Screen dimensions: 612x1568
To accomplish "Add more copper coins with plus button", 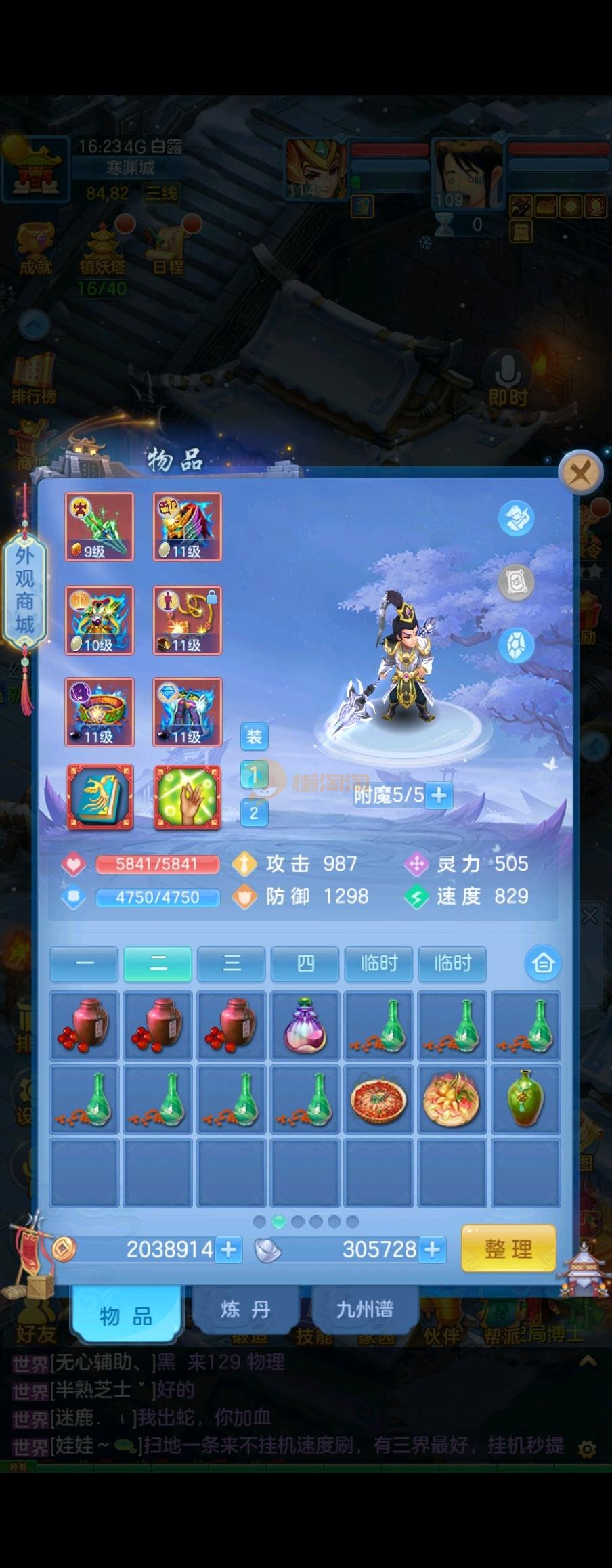I will (229, 1248).
